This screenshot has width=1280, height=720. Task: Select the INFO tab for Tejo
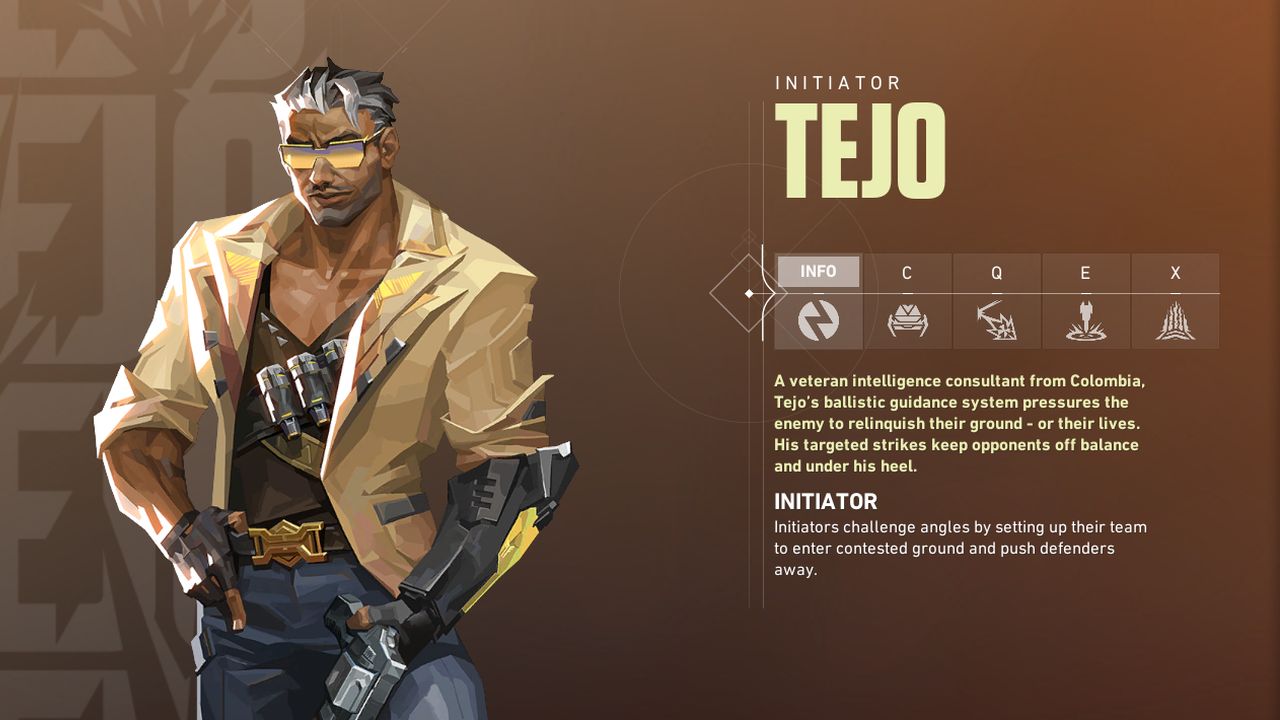[818, 301]
